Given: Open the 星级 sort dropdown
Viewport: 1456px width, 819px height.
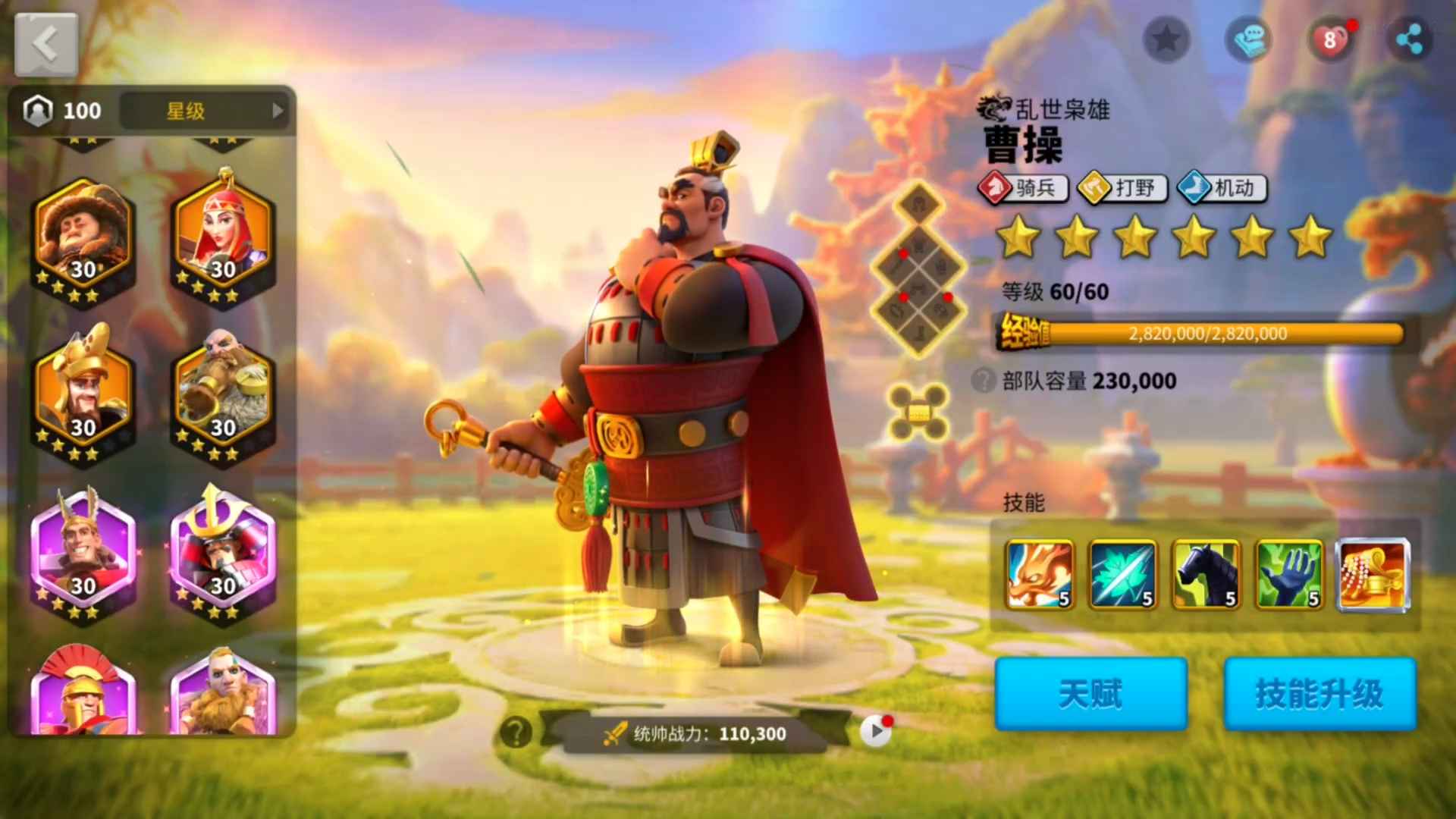Looking at the screenshot, I should tap(205, 111).
